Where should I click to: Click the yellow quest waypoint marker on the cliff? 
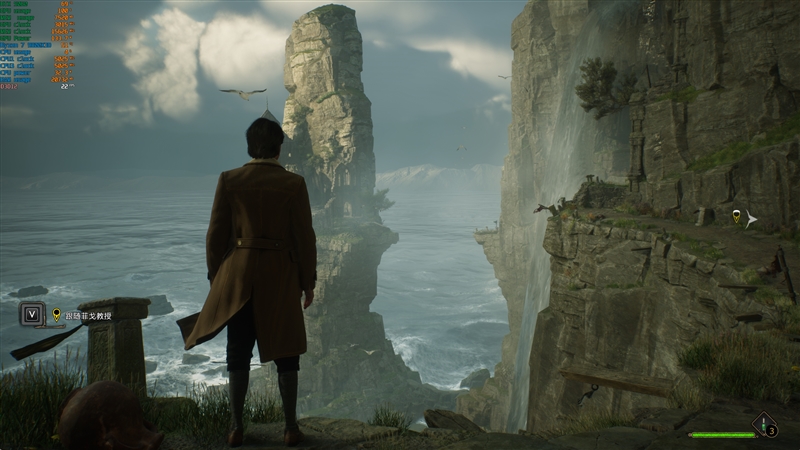point(737,216)
